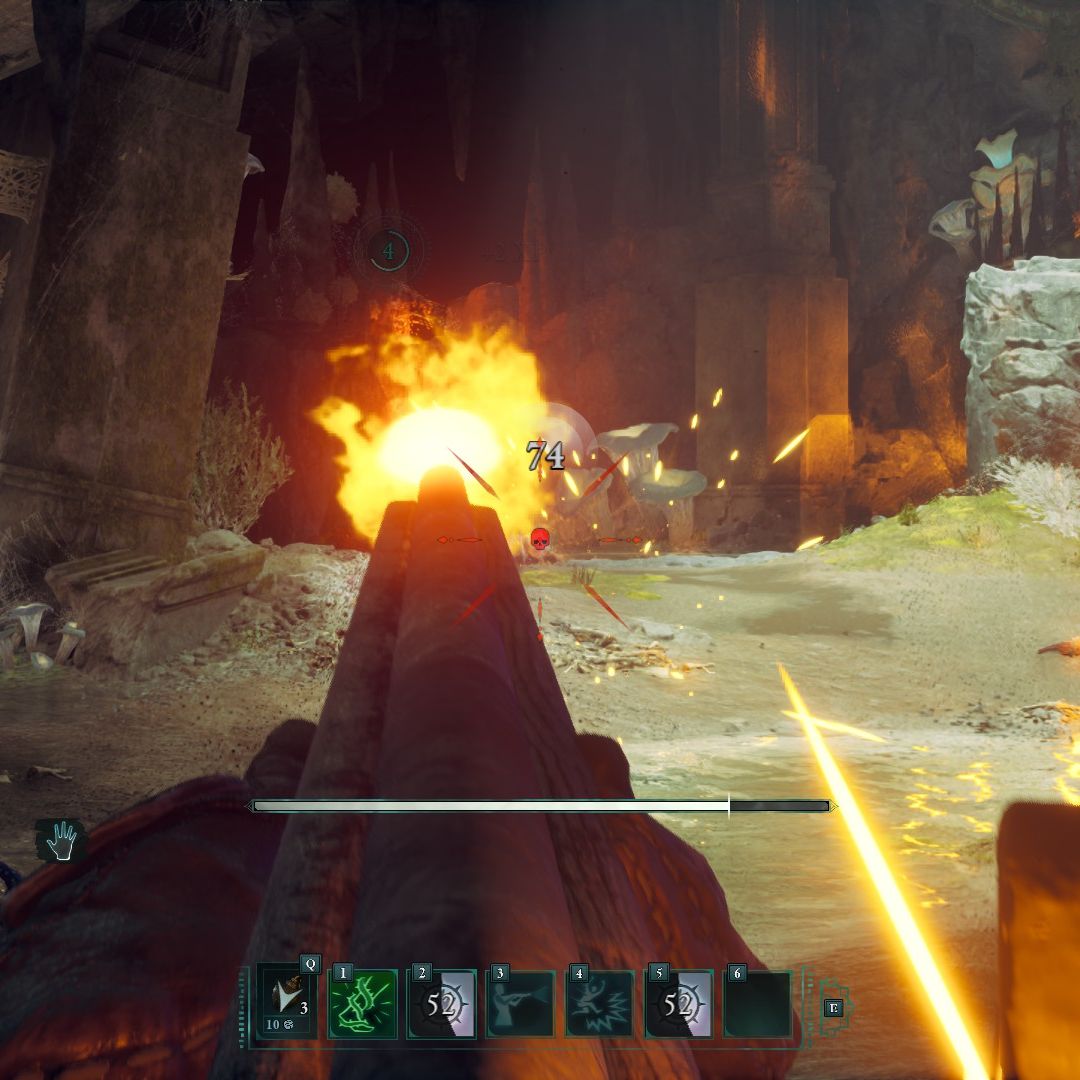Click the open hand icon
The height and width of the screenshot is (1080, 1080).
coord(60,841)
